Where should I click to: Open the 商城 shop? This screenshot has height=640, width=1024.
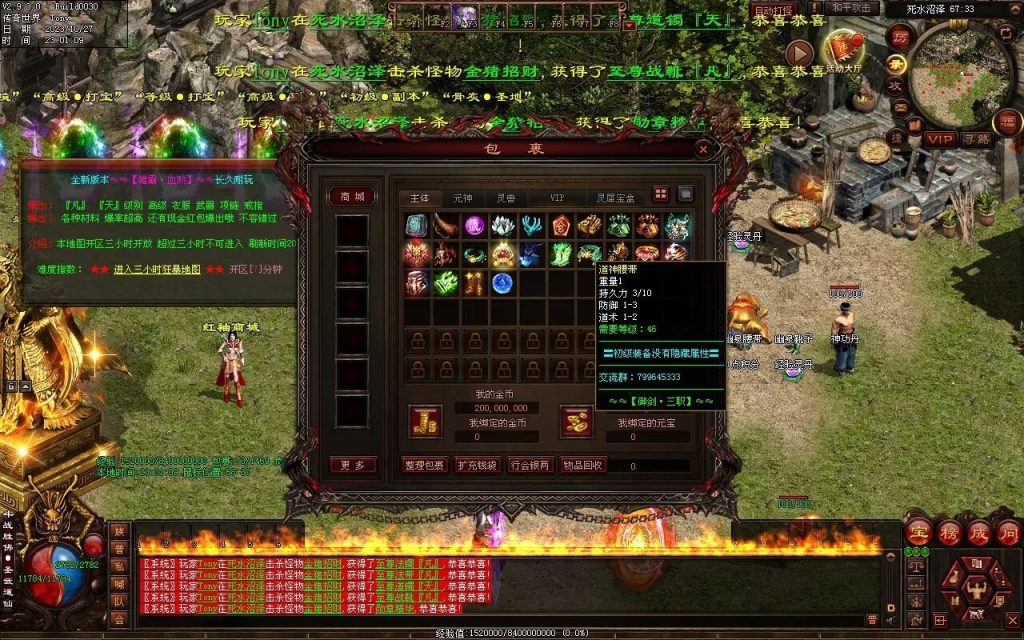click(x=353, y=196)
